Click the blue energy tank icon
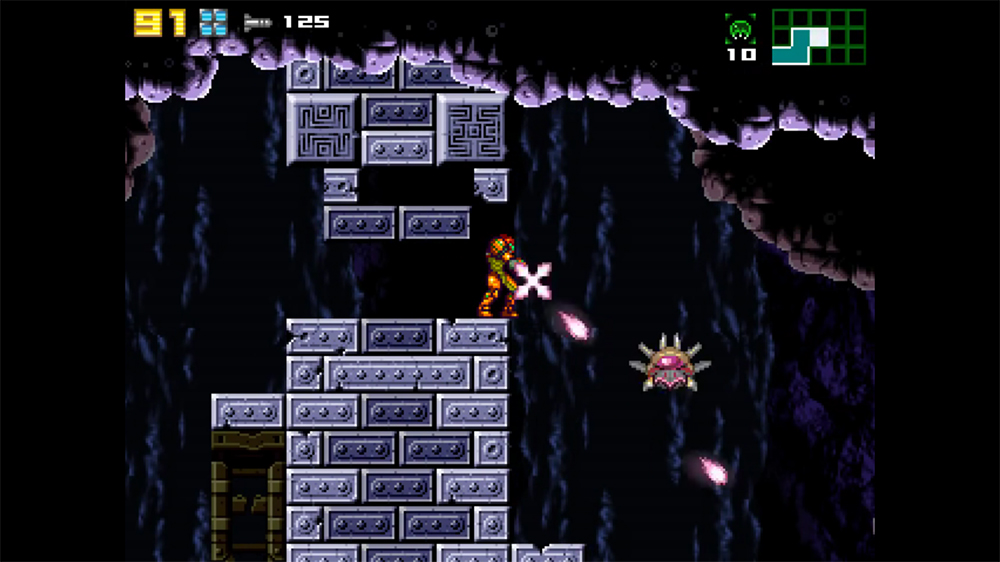Screen dimensions: 1000x562 coord(213,22)
